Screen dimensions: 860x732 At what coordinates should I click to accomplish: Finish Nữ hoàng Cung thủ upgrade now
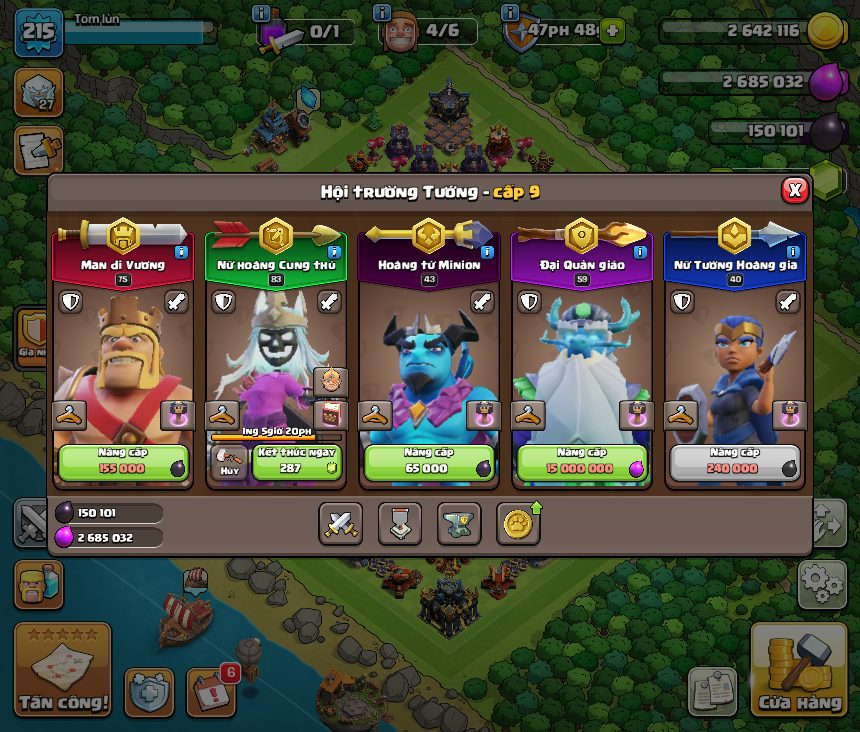[295, 463]
